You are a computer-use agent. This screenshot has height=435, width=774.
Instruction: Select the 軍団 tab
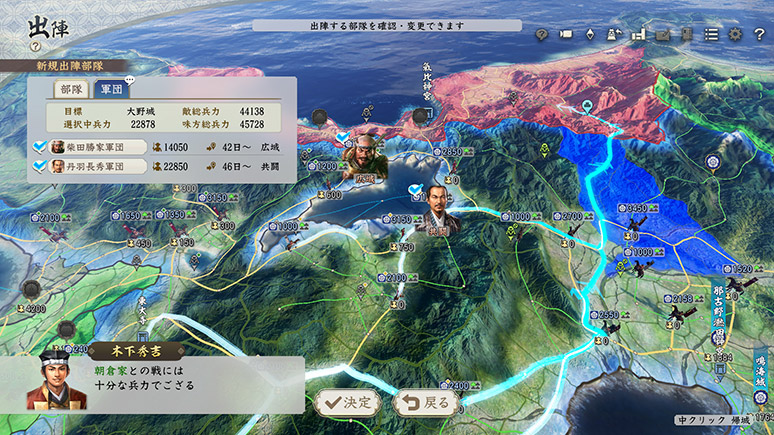pos(112,88)
